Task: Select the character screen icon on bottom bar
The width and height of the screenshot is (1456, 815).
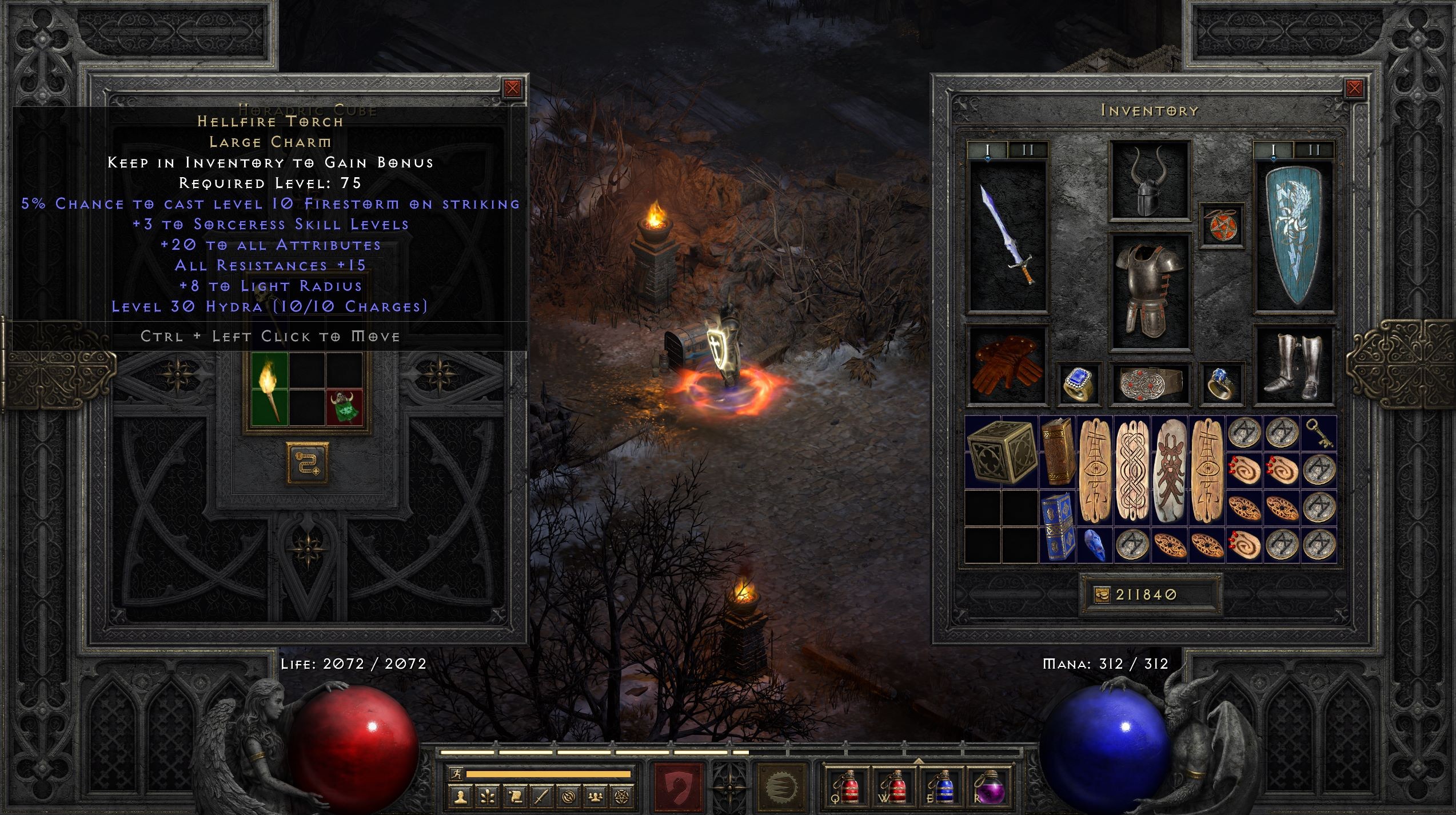Action: 462,796
